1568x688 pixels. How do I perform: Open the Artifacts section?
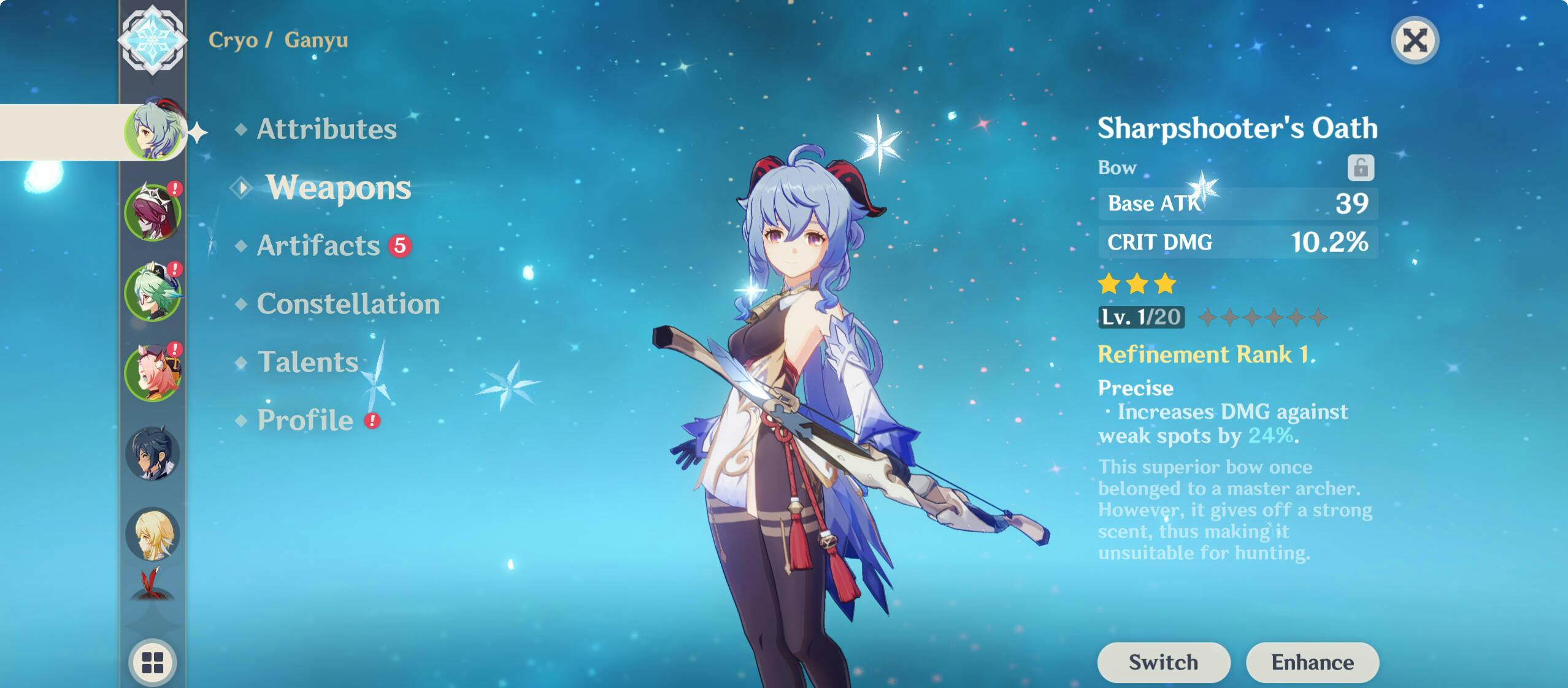(x=317, y=246)
